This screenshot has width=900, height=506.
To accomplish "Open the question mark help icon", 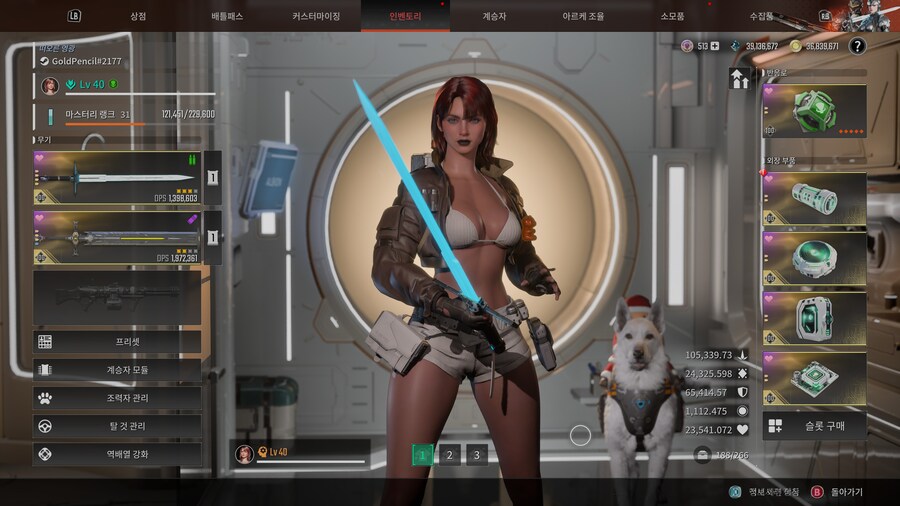I will (x=857, y=46).
